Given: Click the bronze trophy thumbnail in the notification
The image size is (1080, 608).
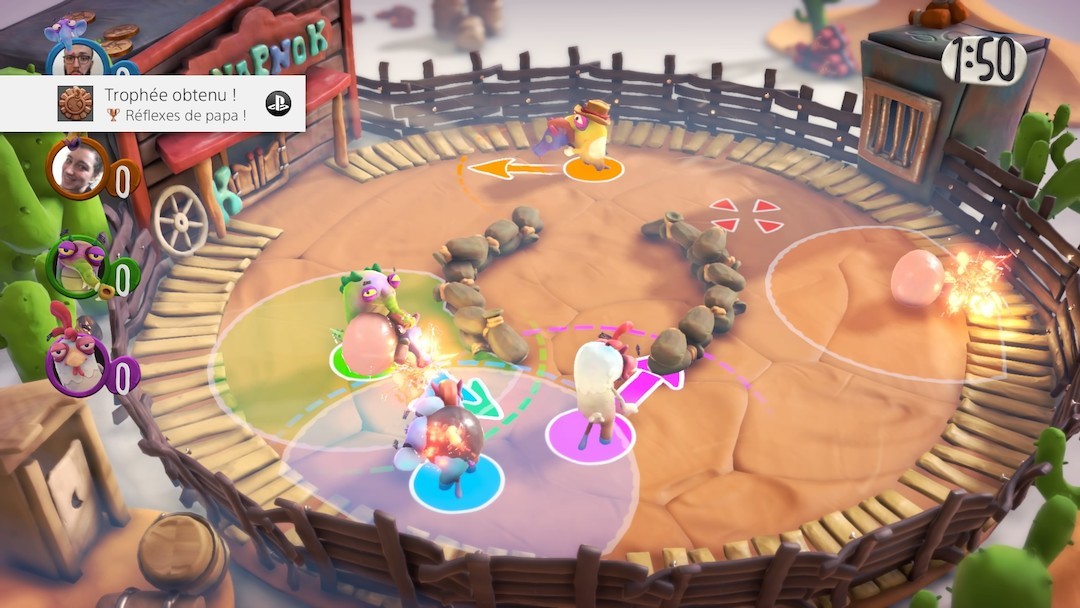Looking at the screenshot, I should click(75, 103).
